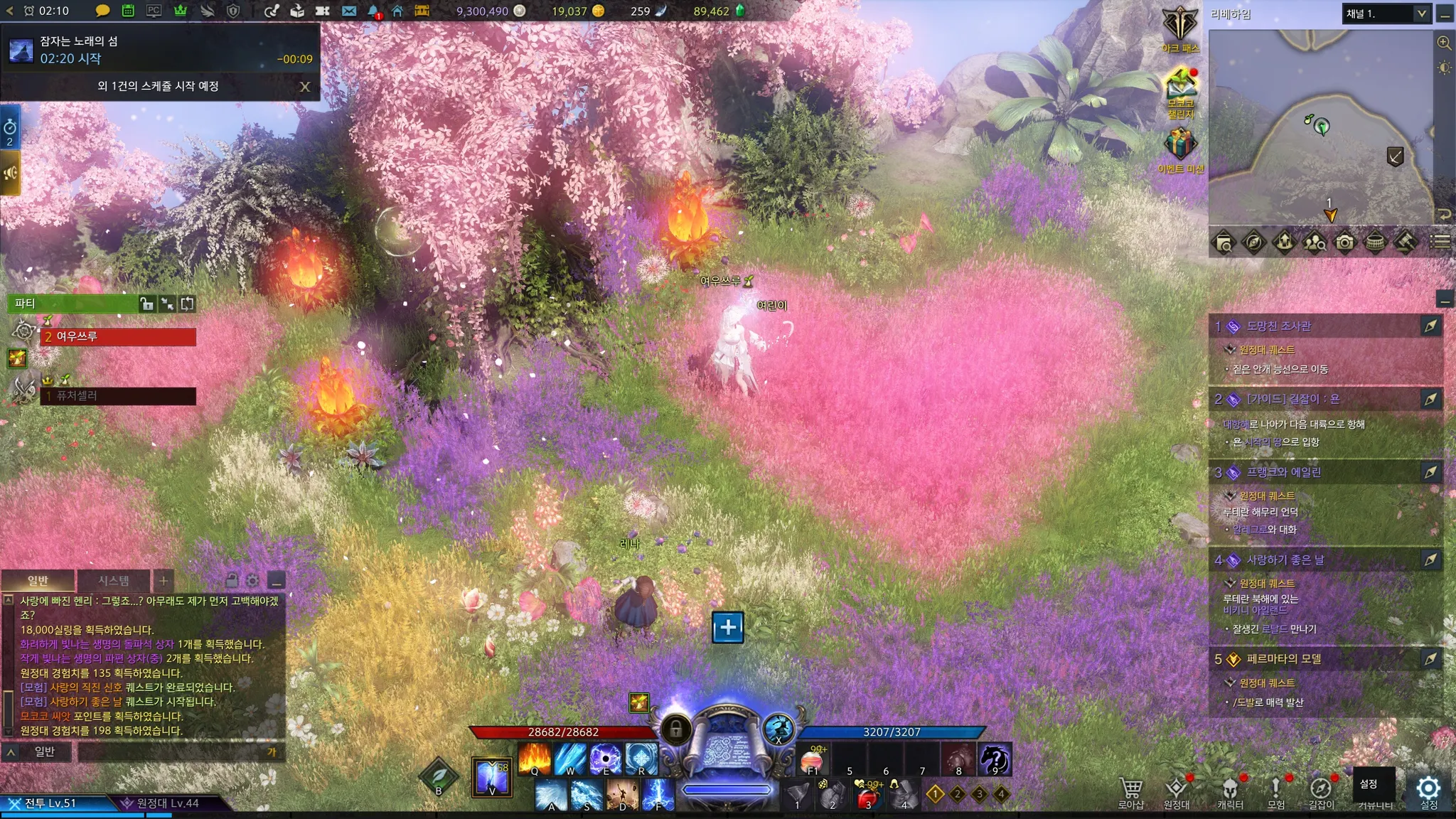
Task: Click the camera screenshot icon under the minimap
Action: (x=1344, y=242)
